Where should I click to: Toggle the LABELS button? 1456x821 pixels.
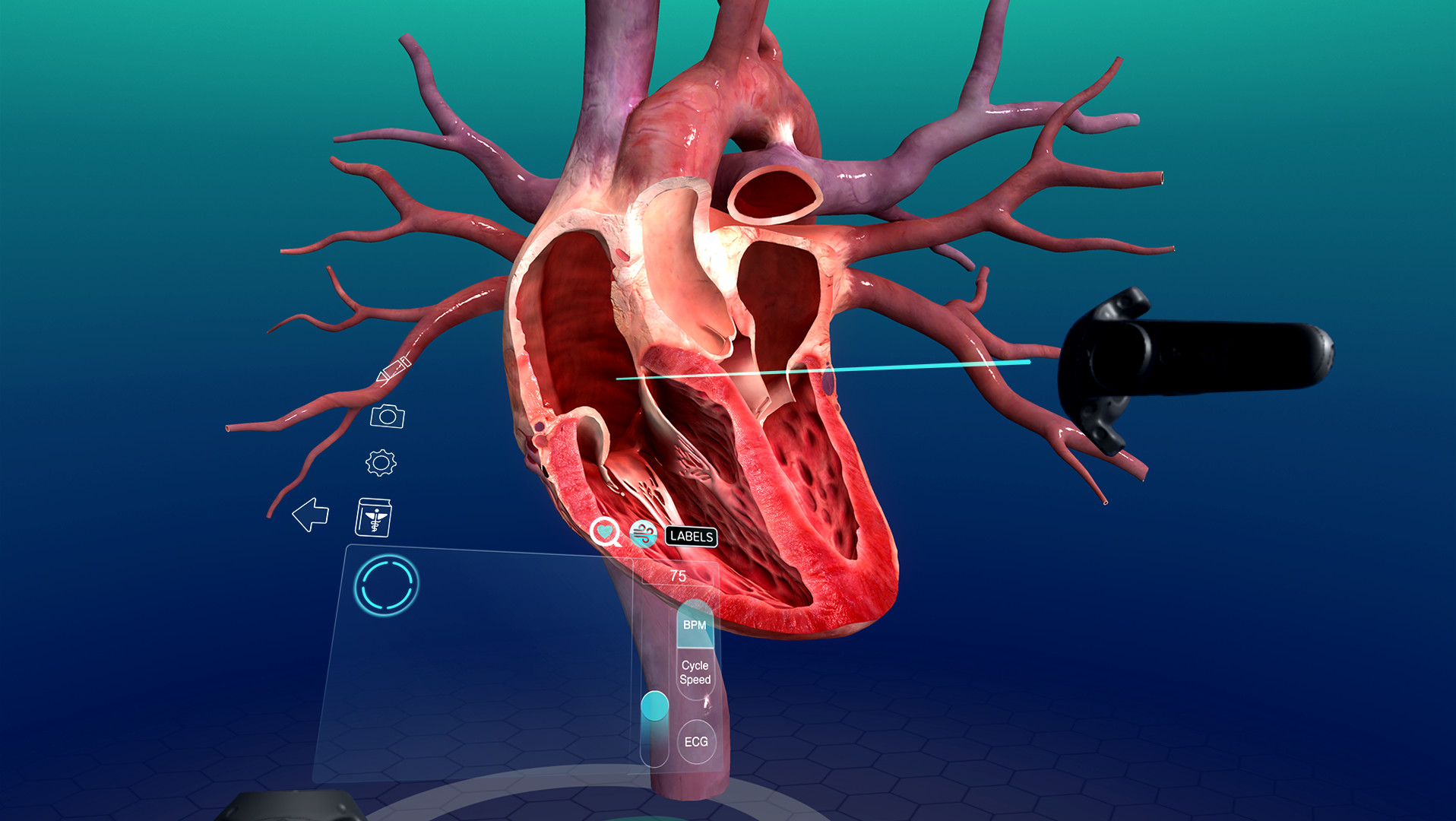click(x=692, y=536)
